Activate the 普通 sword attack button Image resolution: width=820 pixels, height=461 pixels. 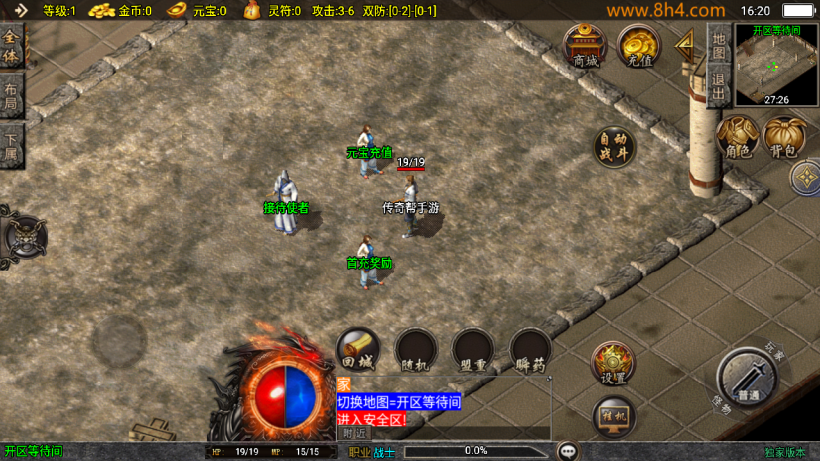click(746, 378)
